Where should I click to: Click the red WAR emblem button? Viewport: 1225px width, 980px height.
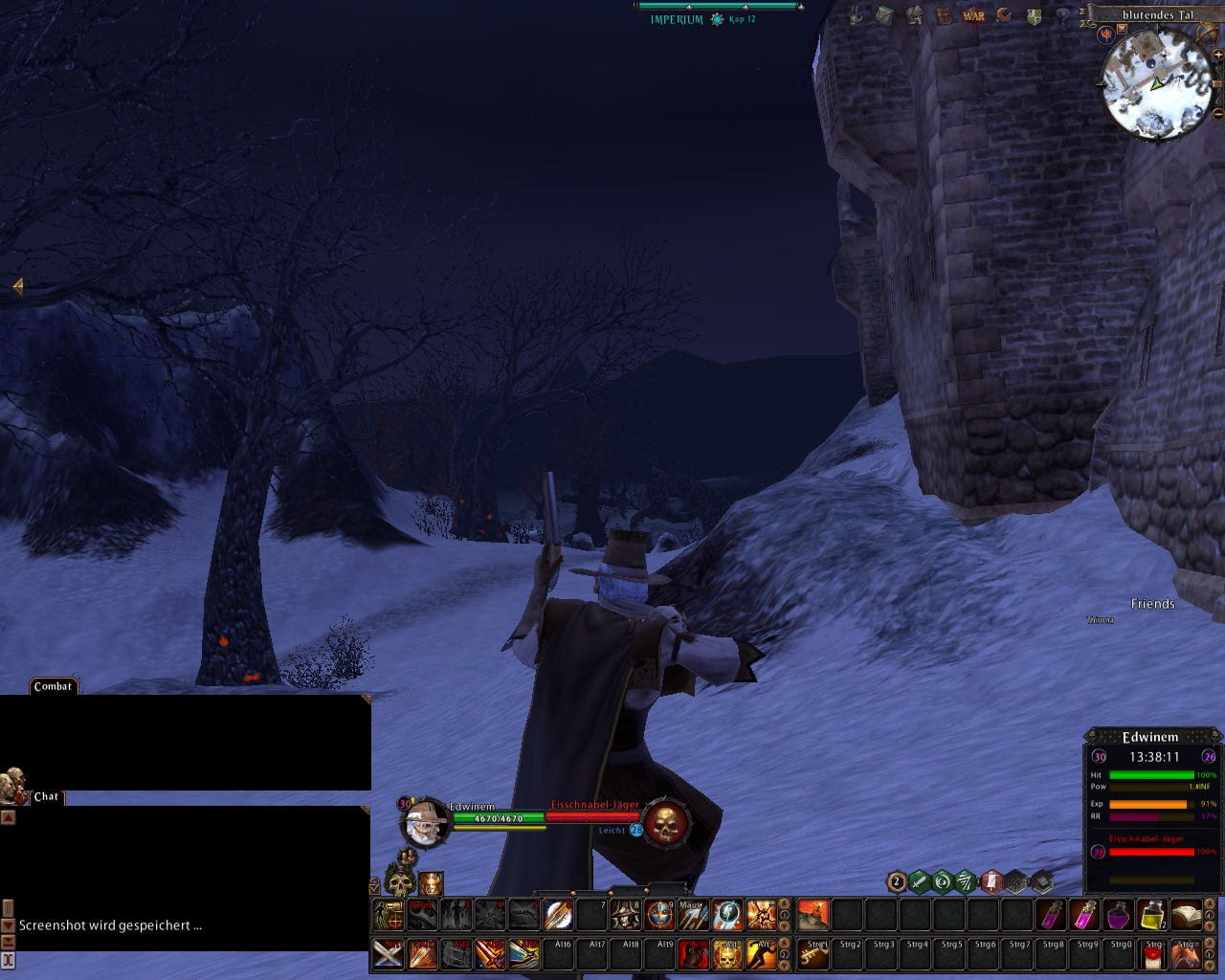tap(973, 15)
